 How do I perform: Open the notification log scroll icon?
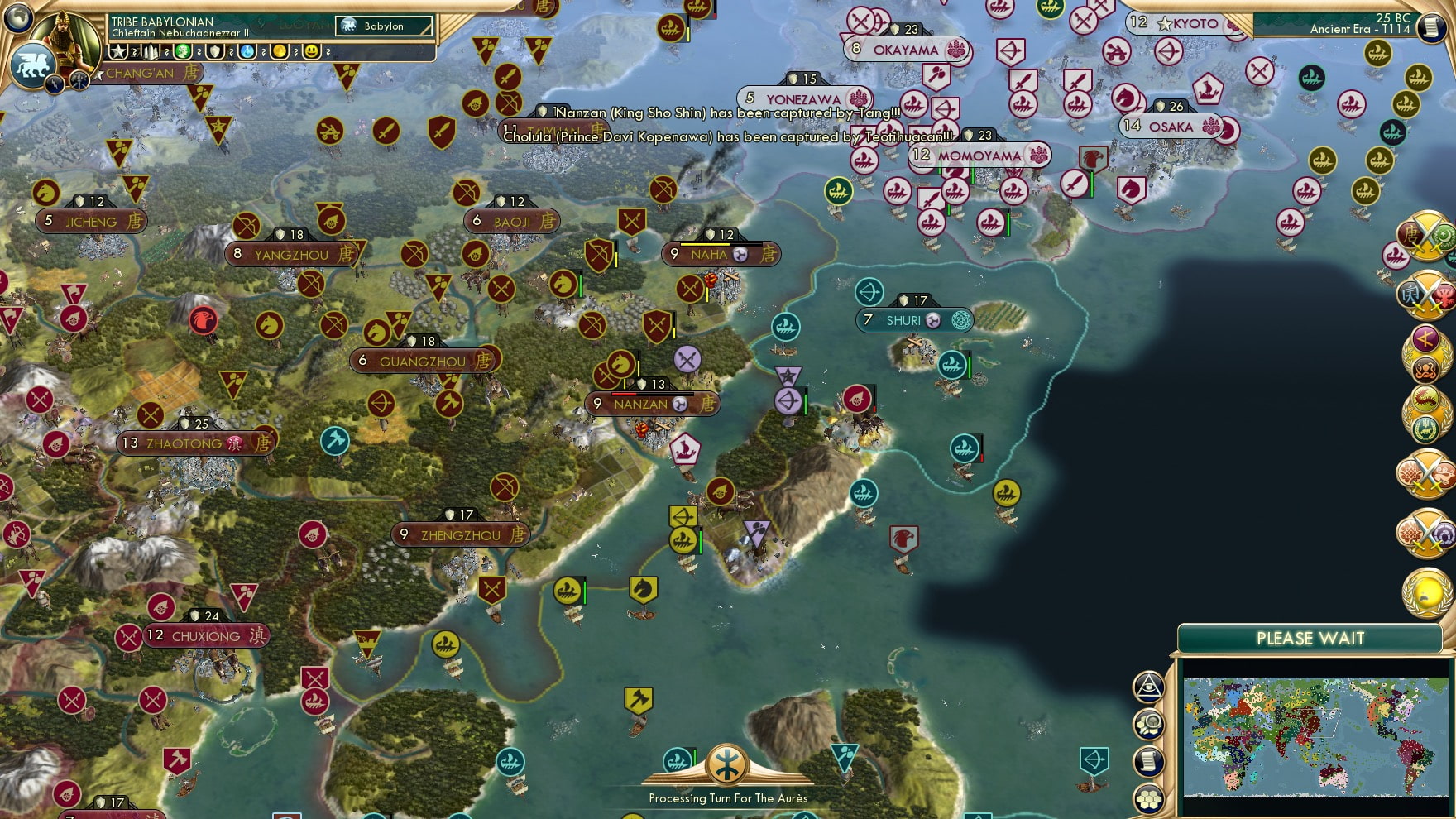coord(1148,759)
